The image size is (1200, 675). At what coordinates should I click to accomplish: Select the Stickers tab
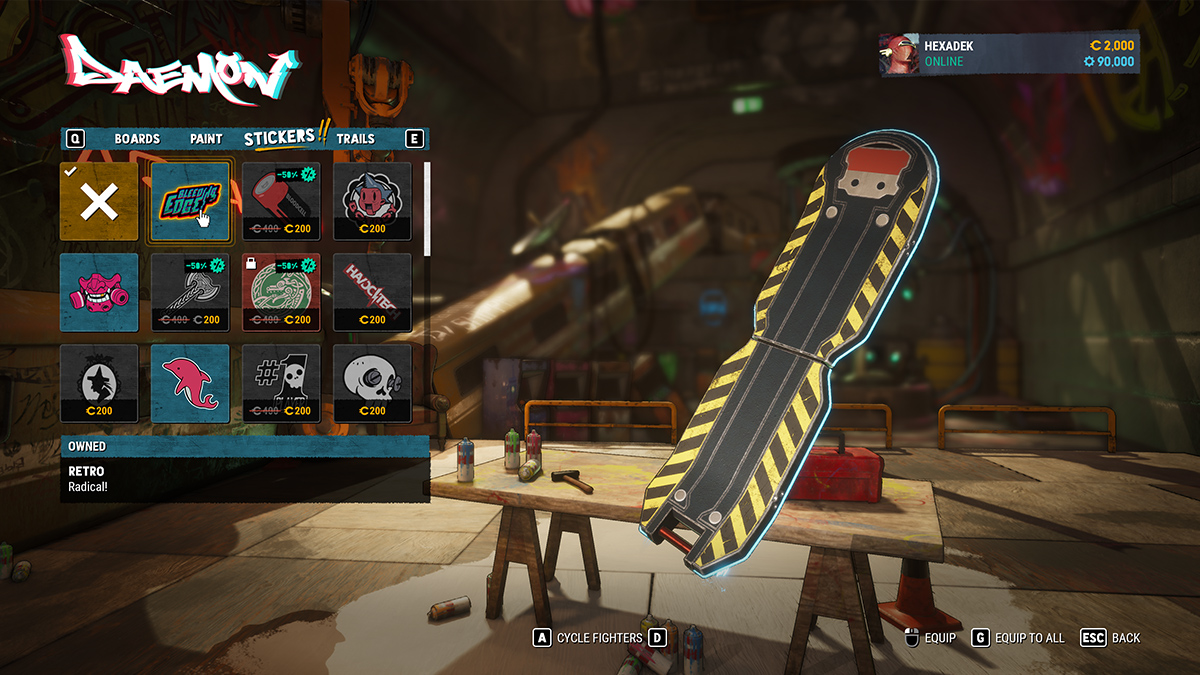pos(279,138)
